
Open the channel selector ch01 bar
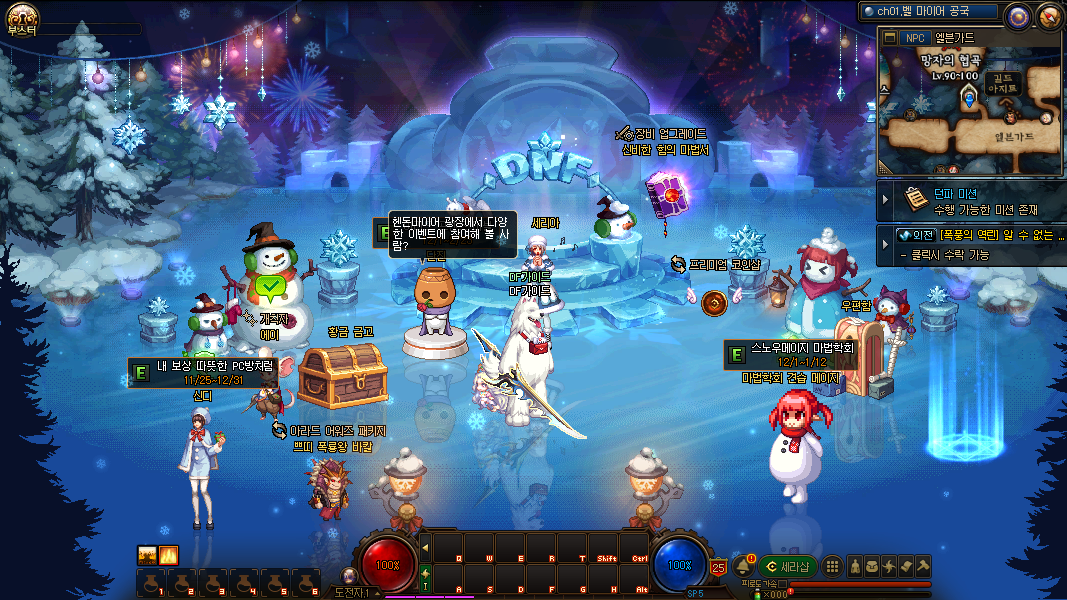[929, 12]
